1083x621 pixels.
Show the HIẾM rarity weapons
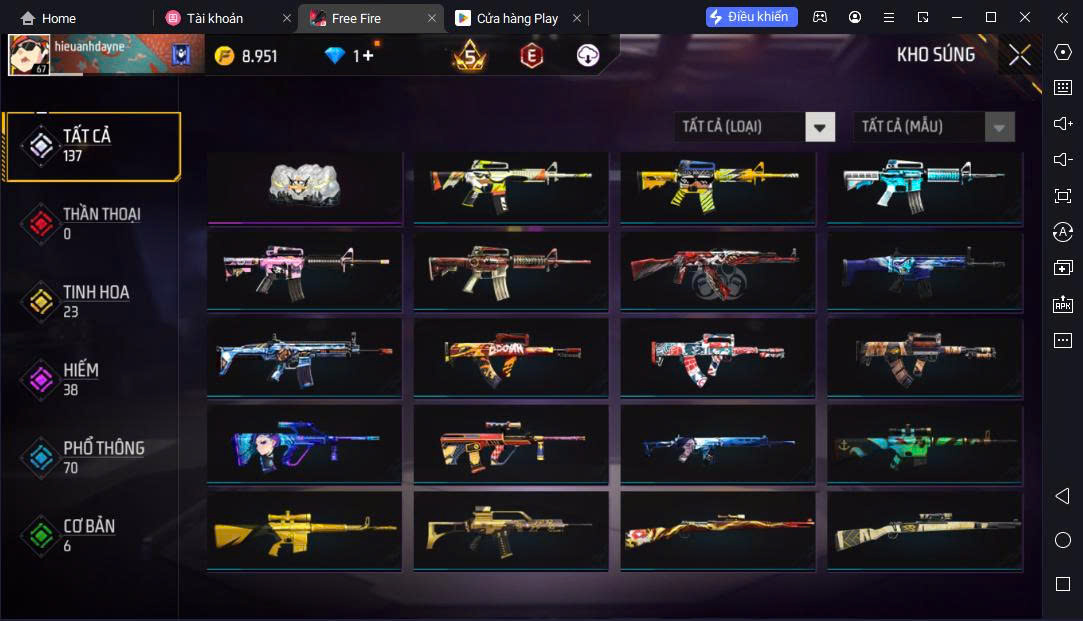[92, 379]
